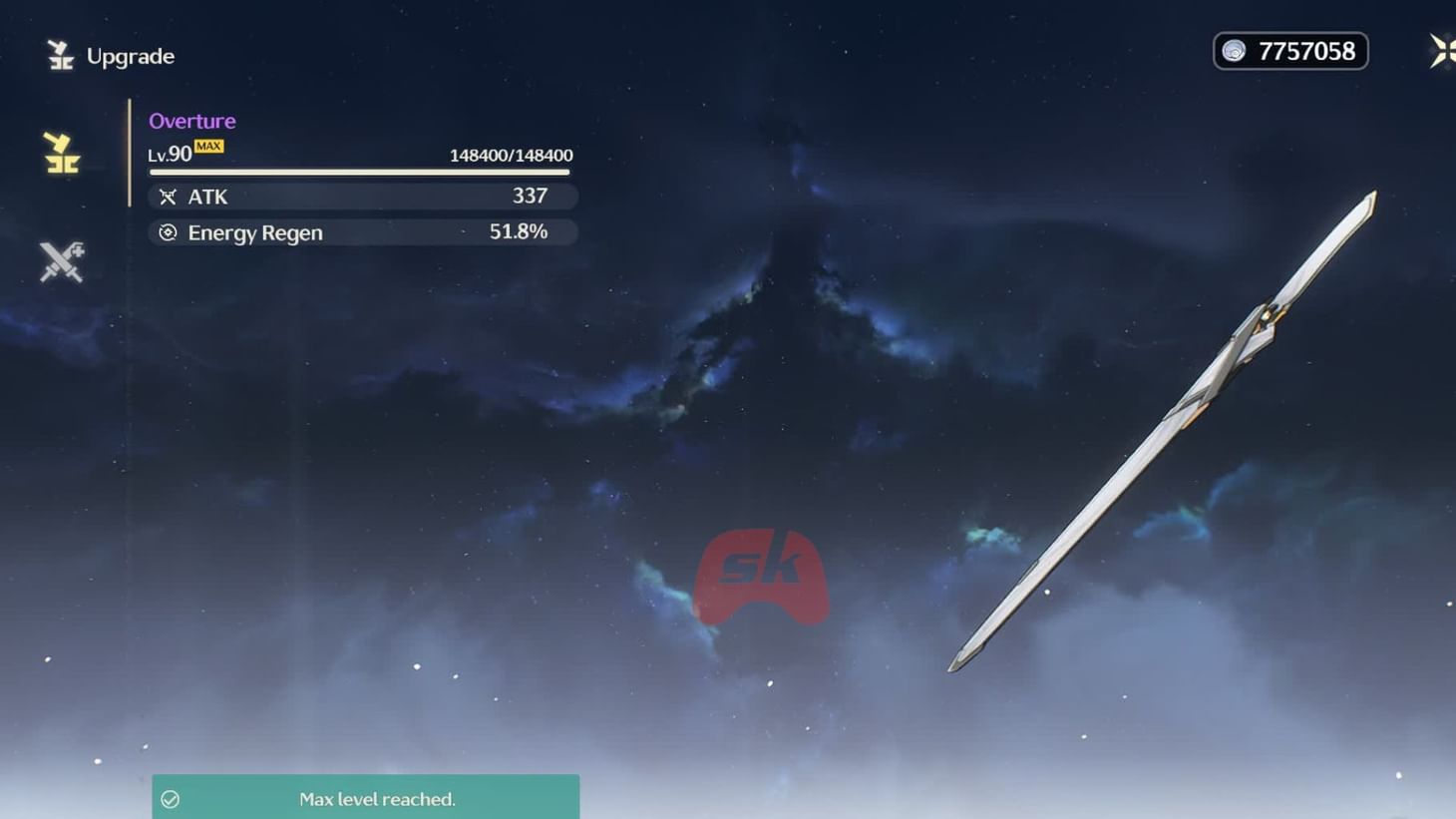
Task: Click the Shell Credit coin icon
Action: [1234, 50]
